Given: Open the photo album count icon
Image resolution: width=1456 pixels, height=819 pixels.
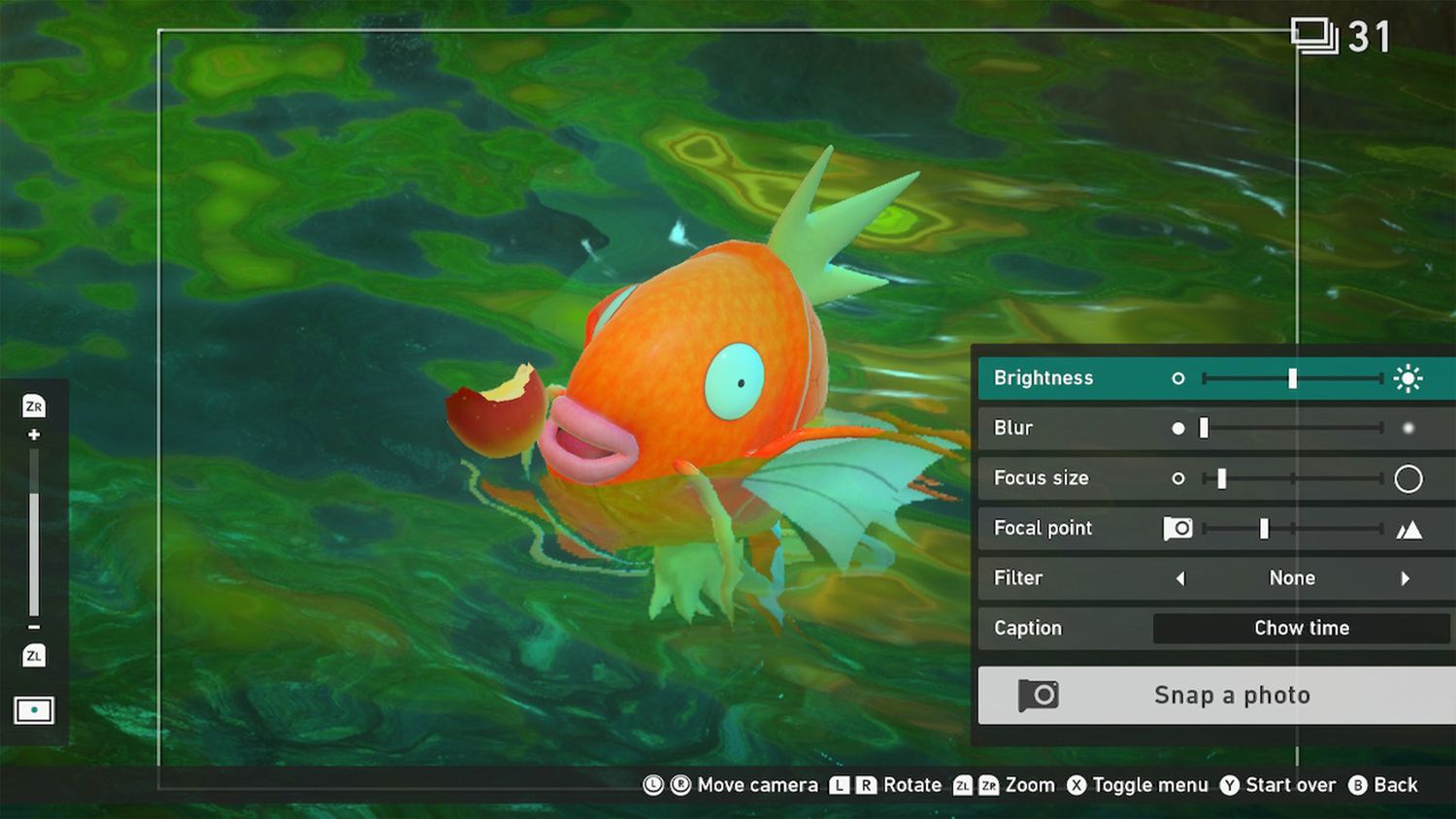Looking at the screenshot, I should (1314, 37).
